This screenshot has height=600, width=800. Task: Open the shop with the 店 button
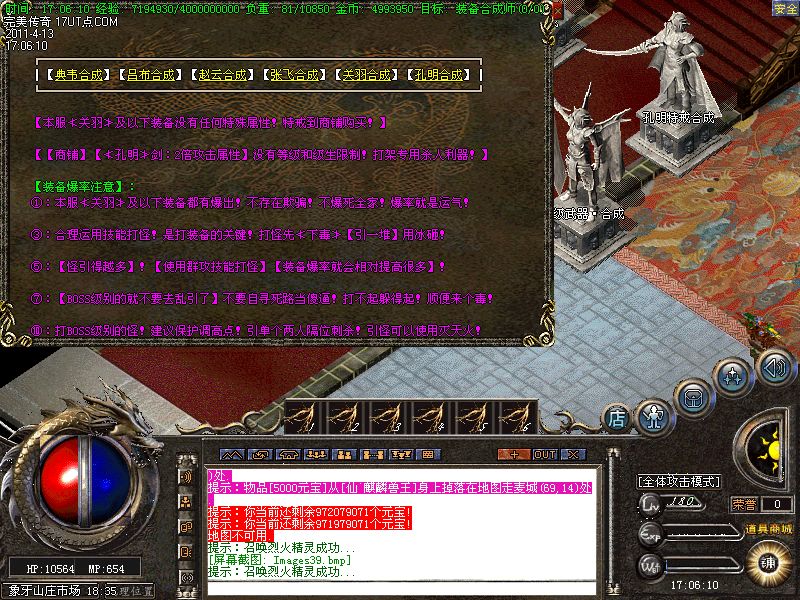click(618, 415)
